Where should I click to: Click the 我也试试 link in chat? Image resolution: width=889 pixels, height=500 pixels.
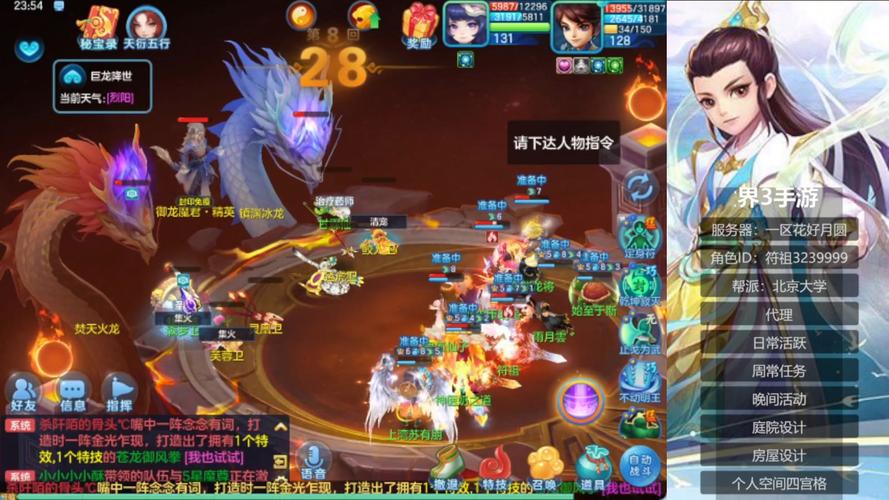point(214,458)
